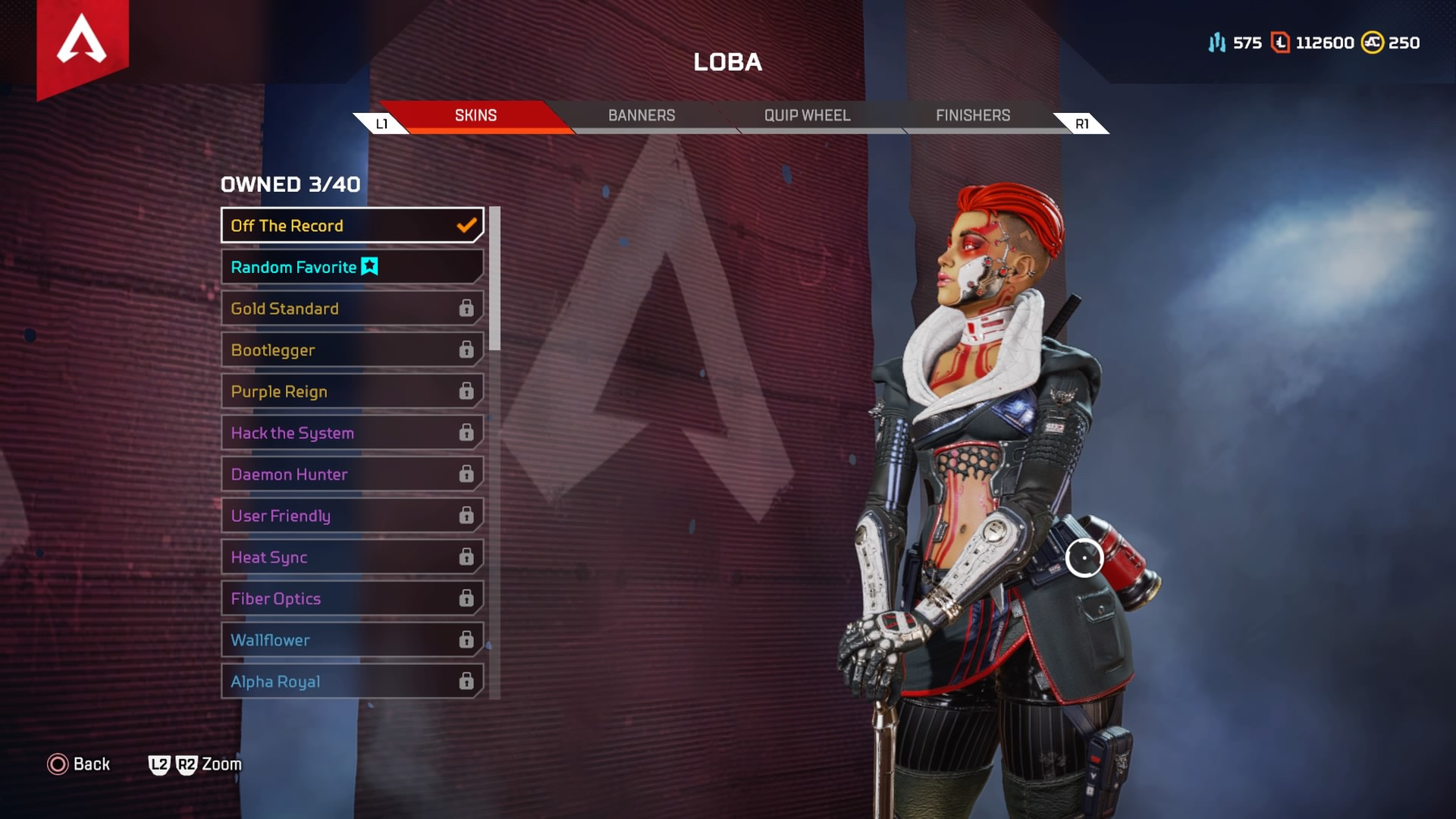Viewport: 1456px width, 819px height.
Task: Show the Finishers tab
Action: pos(973,115)
